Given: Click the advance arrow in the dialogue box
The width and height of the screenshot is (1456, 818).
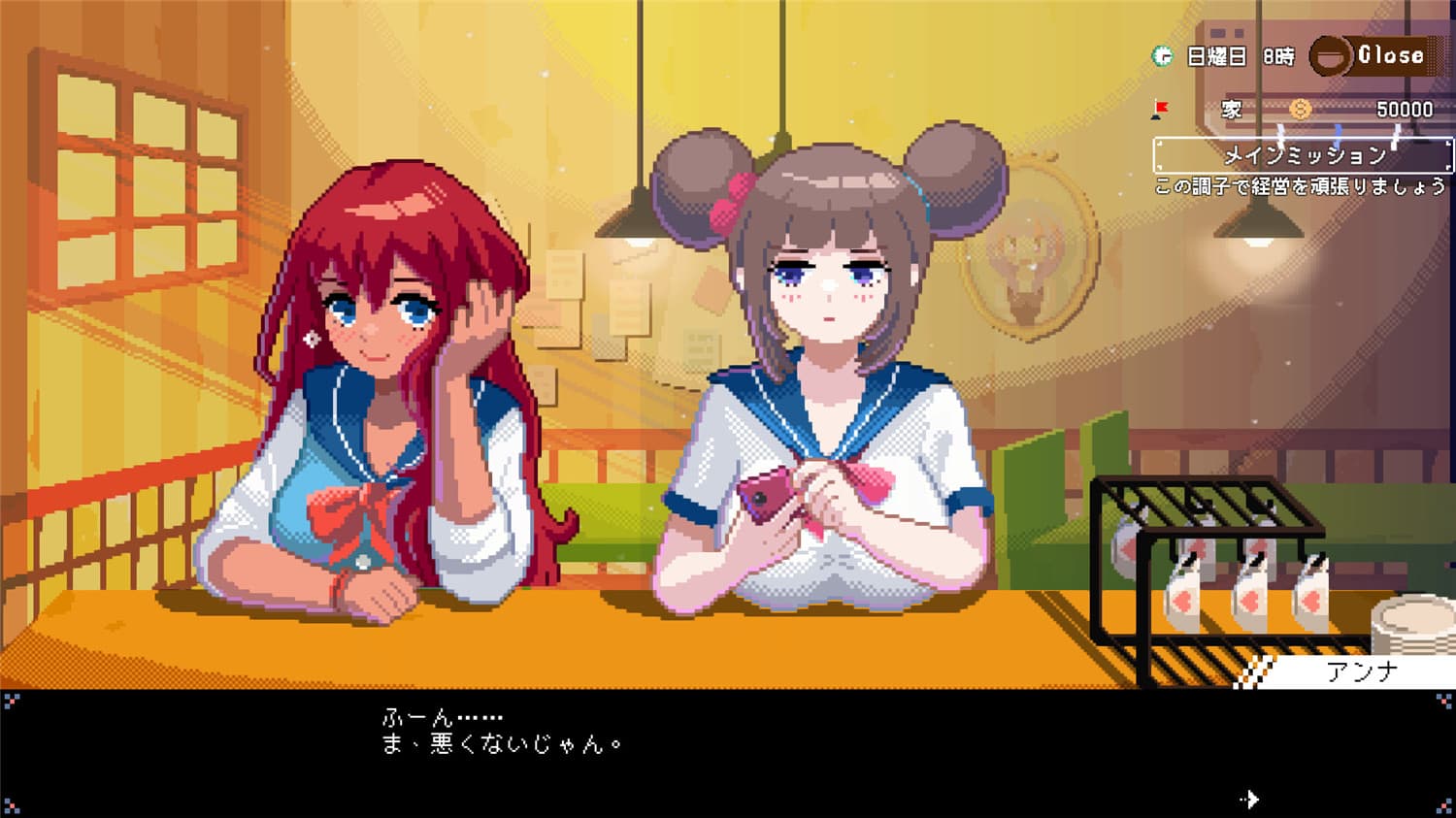Looking at the screenshot, I should coord(1247,798).
